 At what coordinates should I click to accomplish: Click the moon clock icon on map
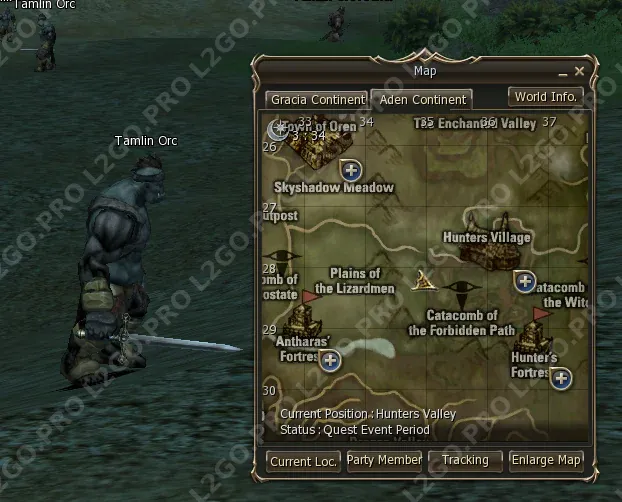277,129
